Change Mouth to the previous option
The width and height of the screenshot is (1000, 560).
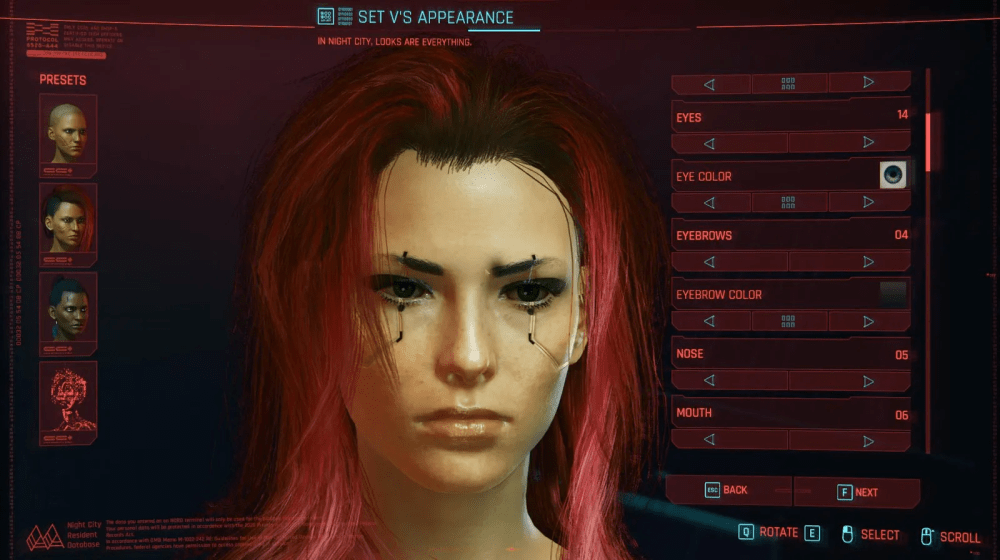709,439
